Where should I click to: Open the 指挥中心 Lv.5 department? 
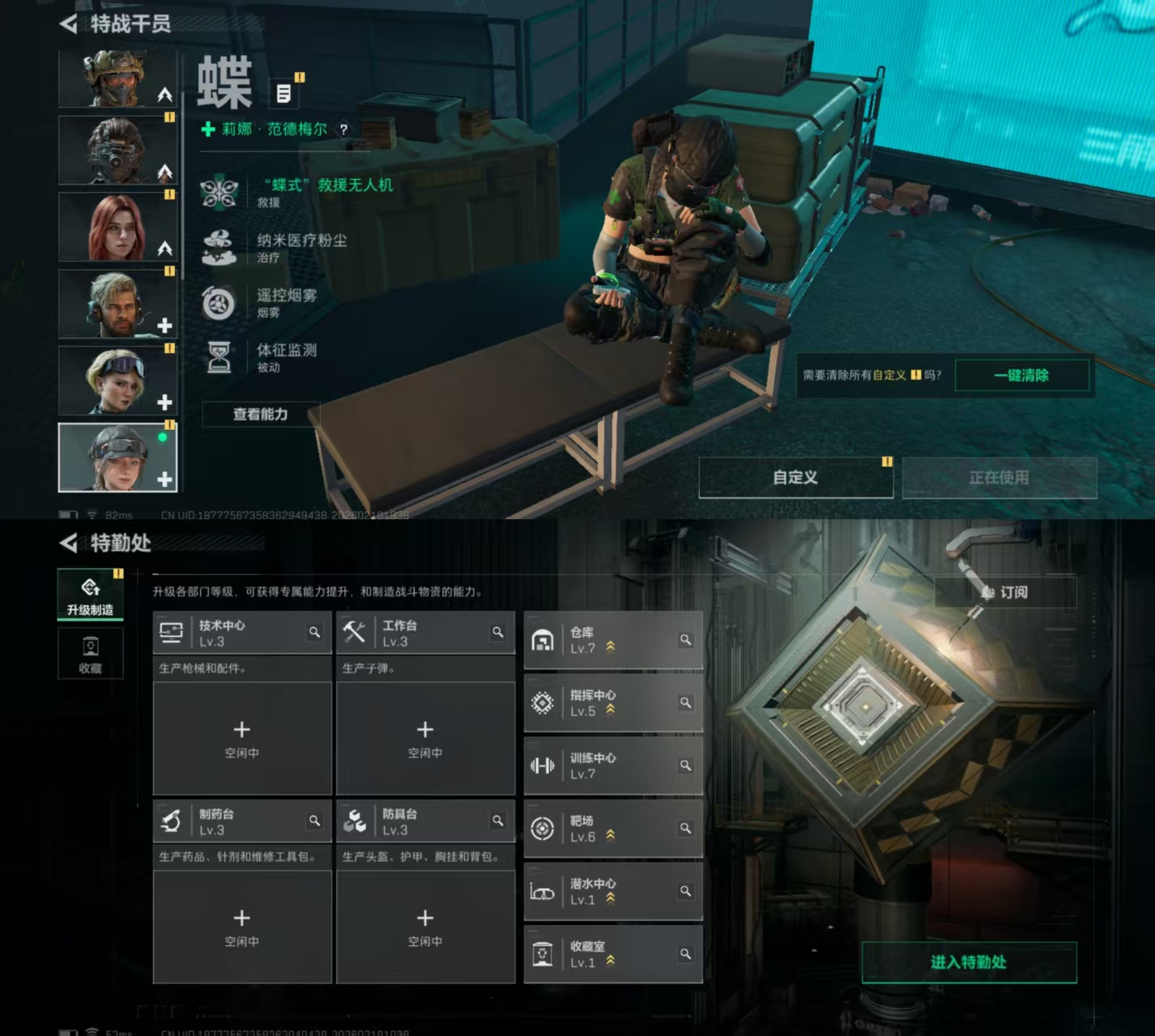click(599, 703)
